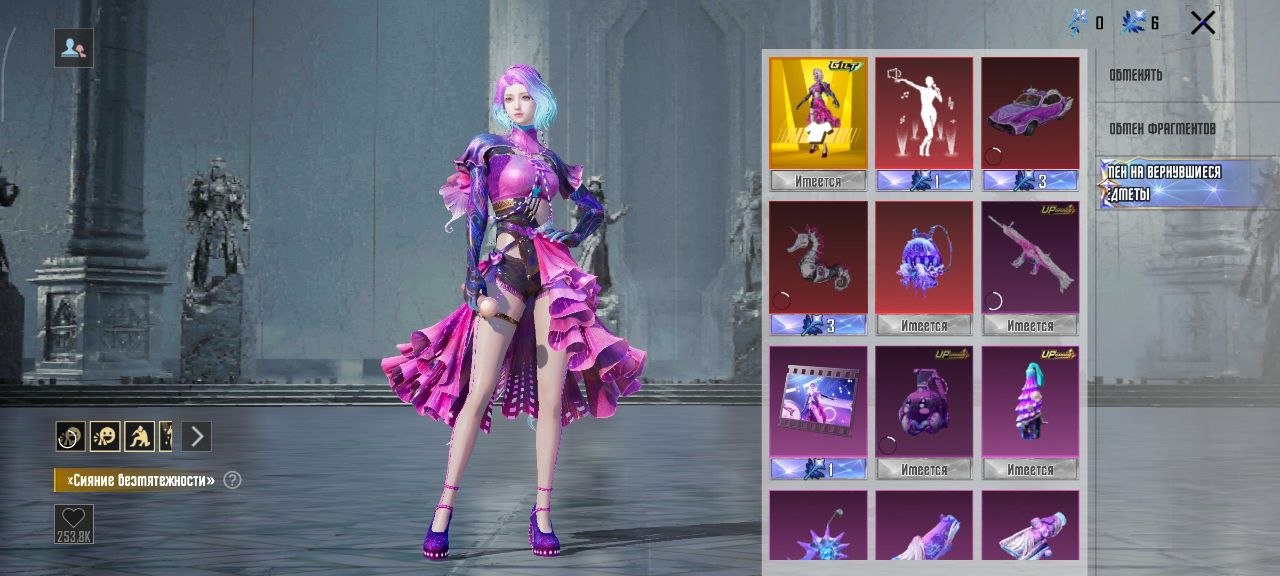The height and width of the screenshot is (576, 1280).
Task: Choose the dancing emote item
Action: (x=924, y=114)
